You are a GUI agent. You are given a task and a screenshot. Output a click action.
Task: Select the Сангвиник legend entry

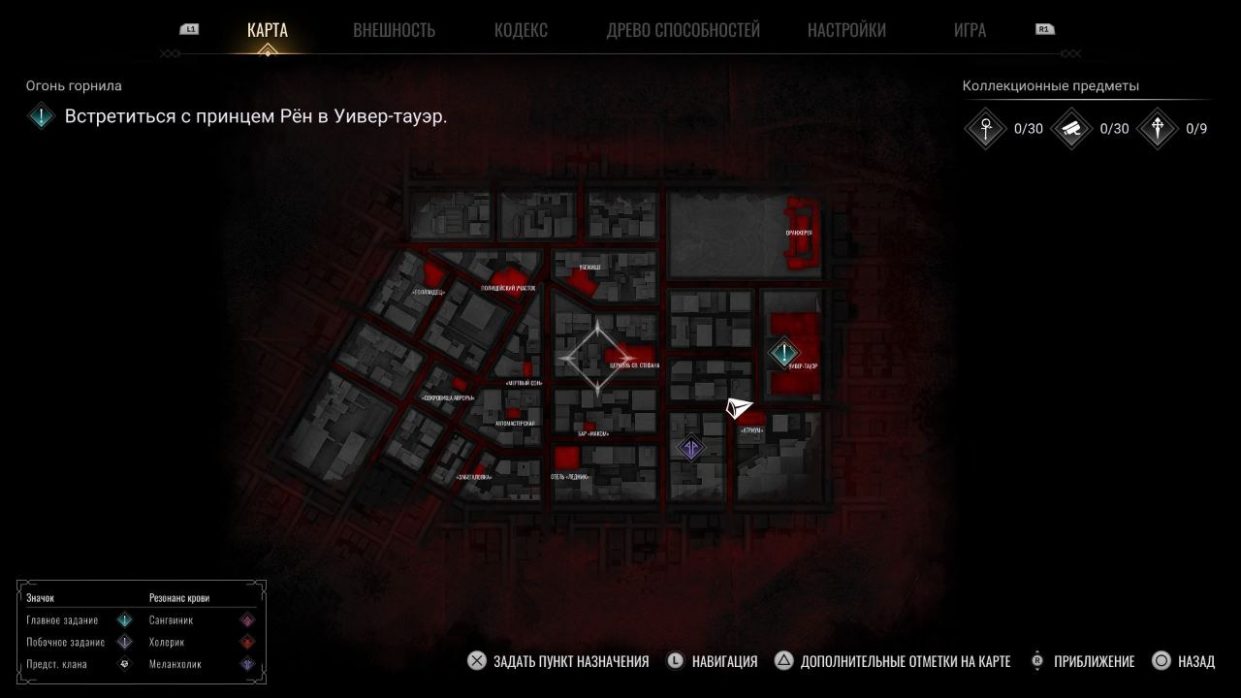pyautogui.click(x=170, y=620)
